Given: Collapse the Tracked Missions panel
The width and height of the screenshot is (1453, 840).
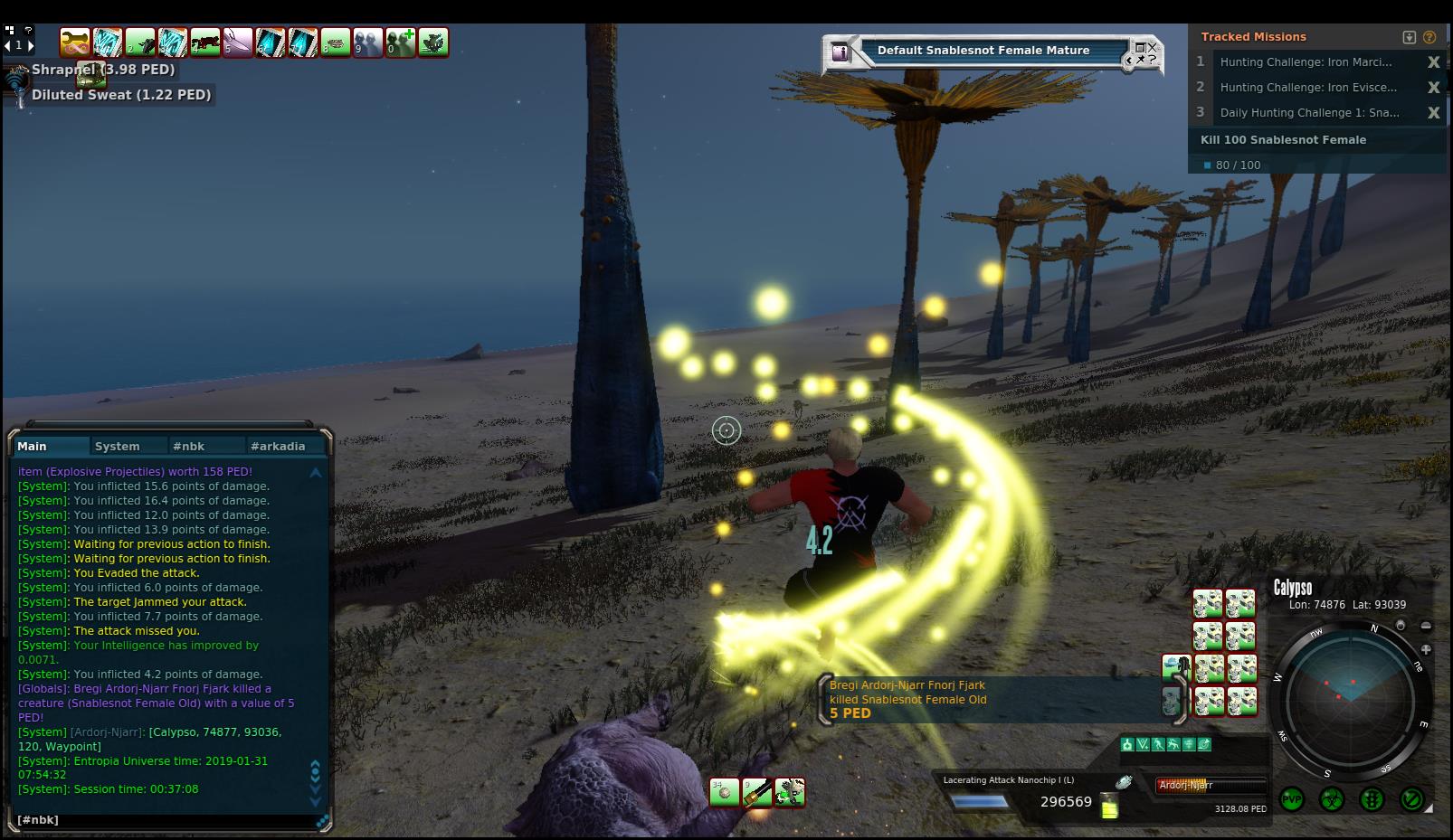Looking at the screenshot, I should [1409, 37].
